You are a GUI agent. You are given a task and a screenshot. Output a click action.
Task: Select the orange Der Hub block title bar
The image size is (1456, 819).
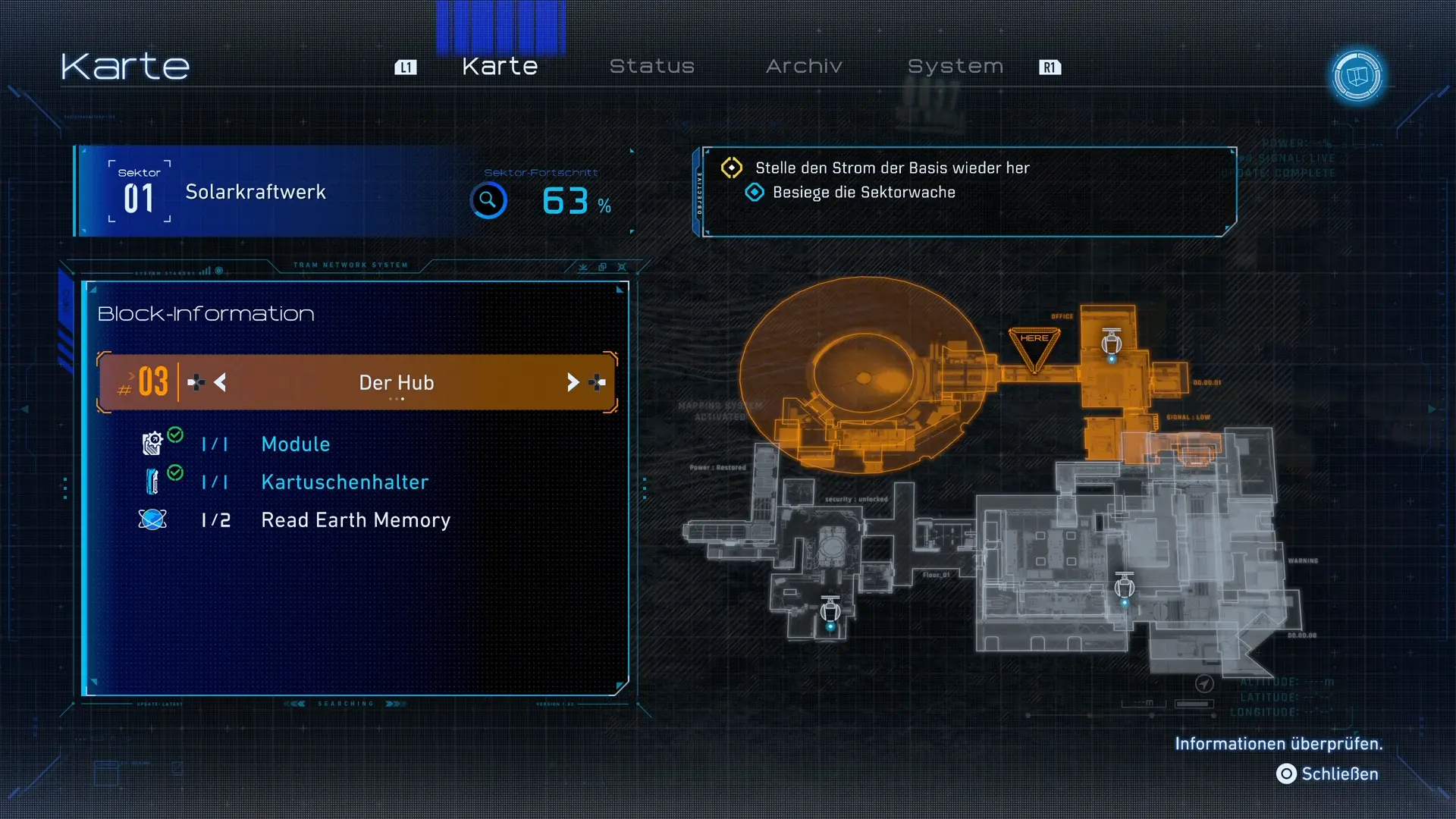point(396,383)
